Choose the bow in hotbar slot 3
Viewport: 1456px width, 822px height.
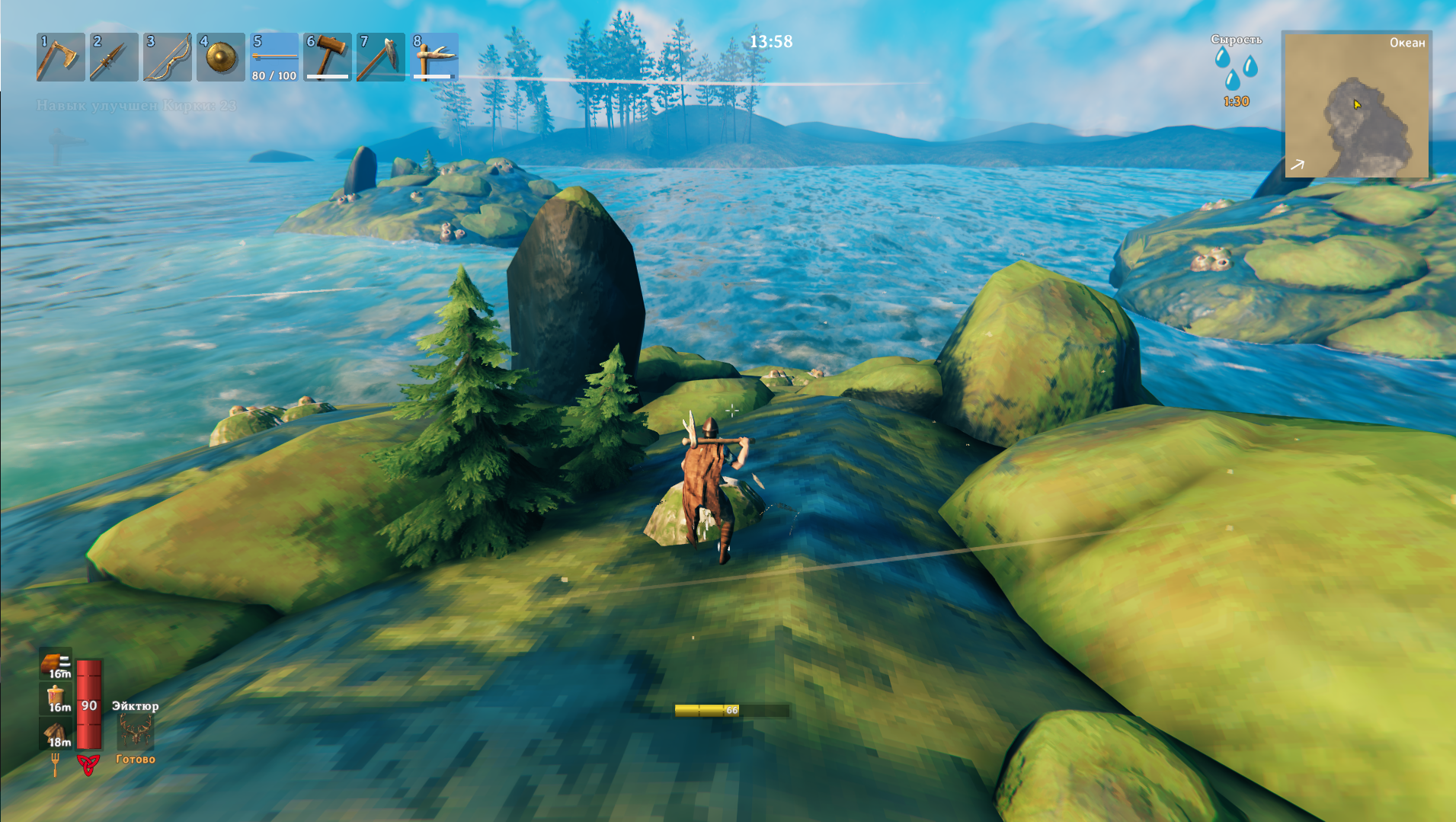(167, 57)
